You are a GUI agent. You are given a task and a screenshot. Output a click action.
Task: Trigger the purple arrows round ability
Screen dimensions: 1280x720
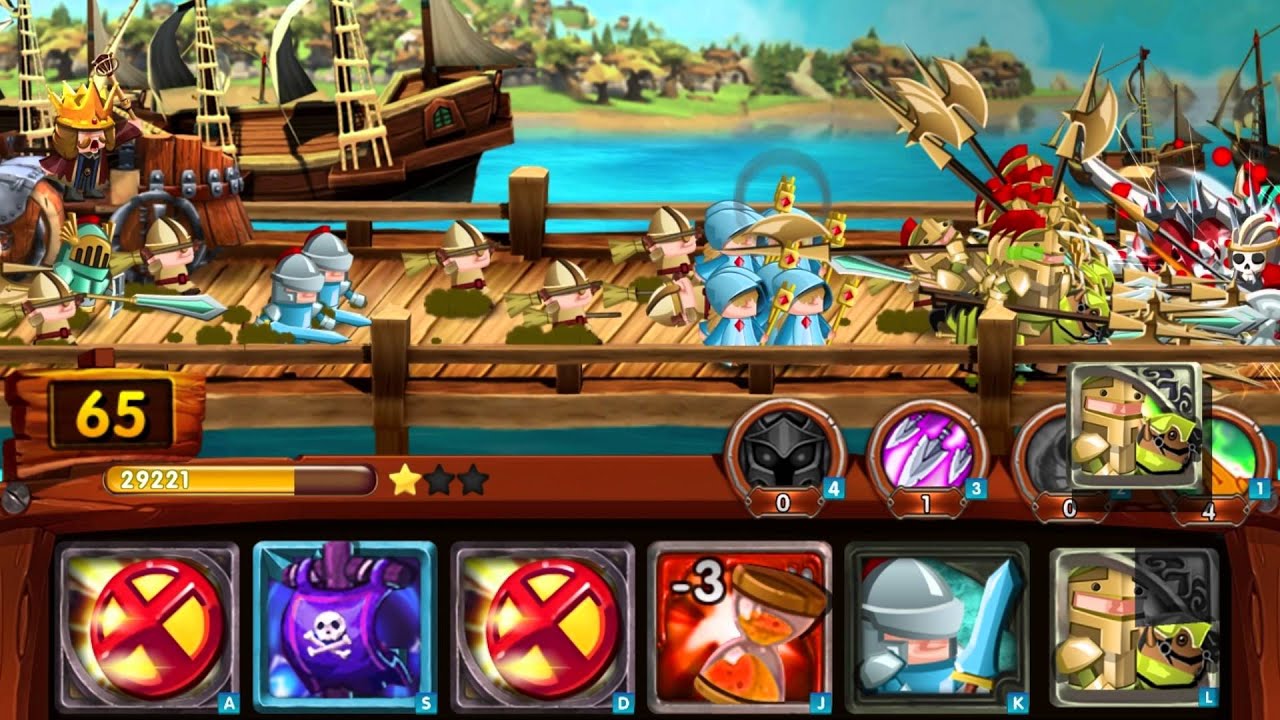tap(927, 449)
